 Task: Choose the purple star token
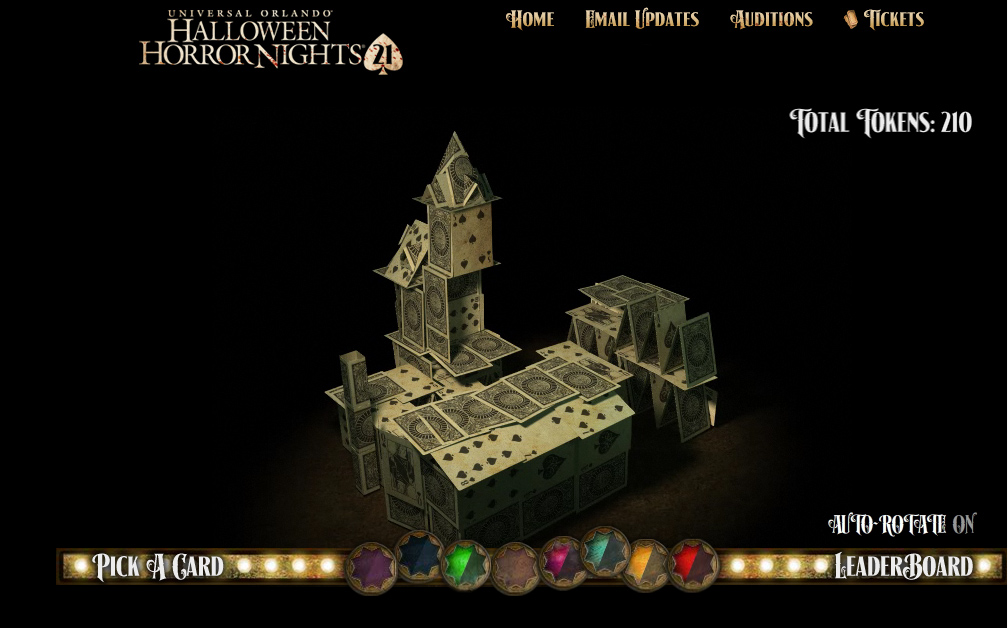click(372, 567)
